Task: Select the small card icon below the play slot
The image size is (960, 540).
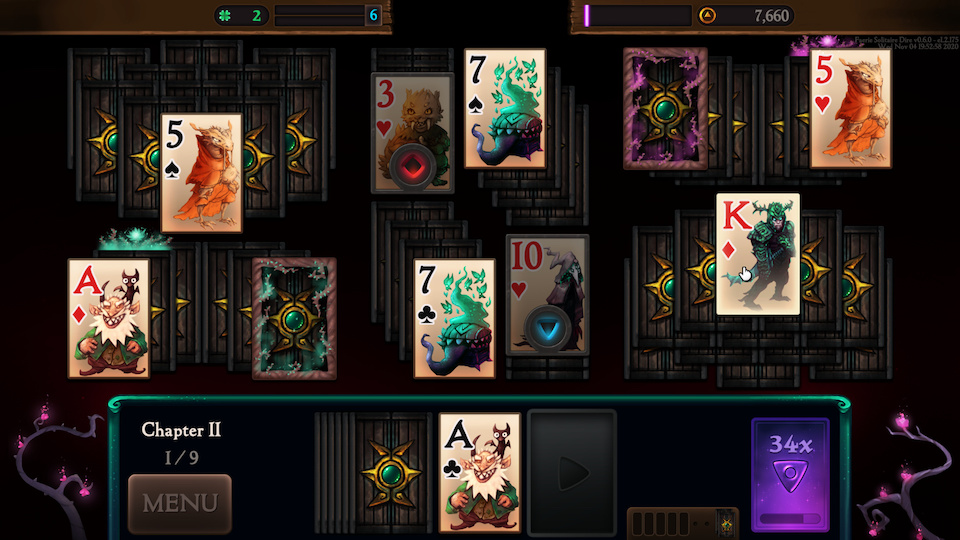Action: click(x=727, y=522)
